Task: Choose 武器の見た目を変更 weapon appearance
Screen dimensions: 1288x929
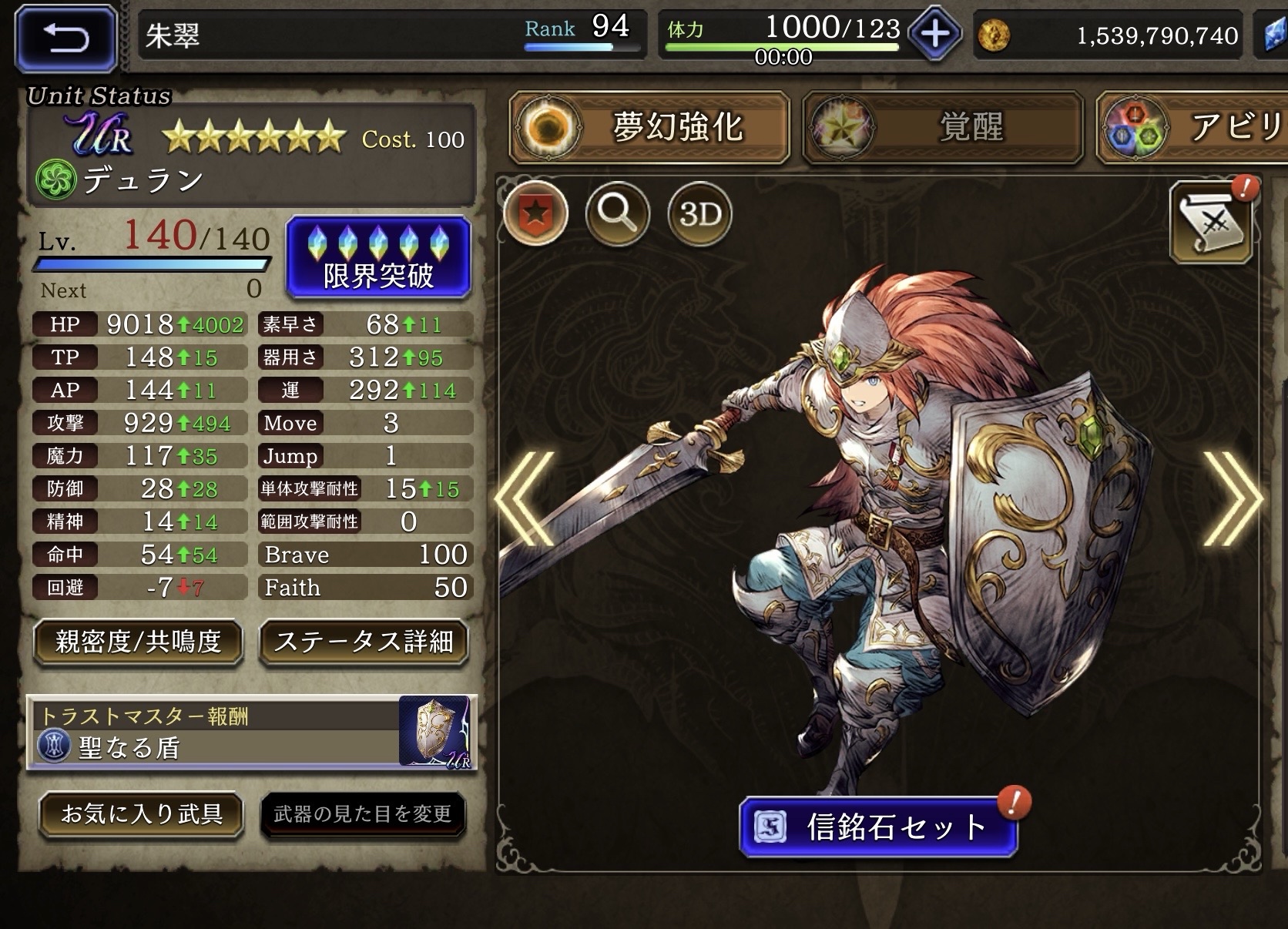Action: (363, 814)
